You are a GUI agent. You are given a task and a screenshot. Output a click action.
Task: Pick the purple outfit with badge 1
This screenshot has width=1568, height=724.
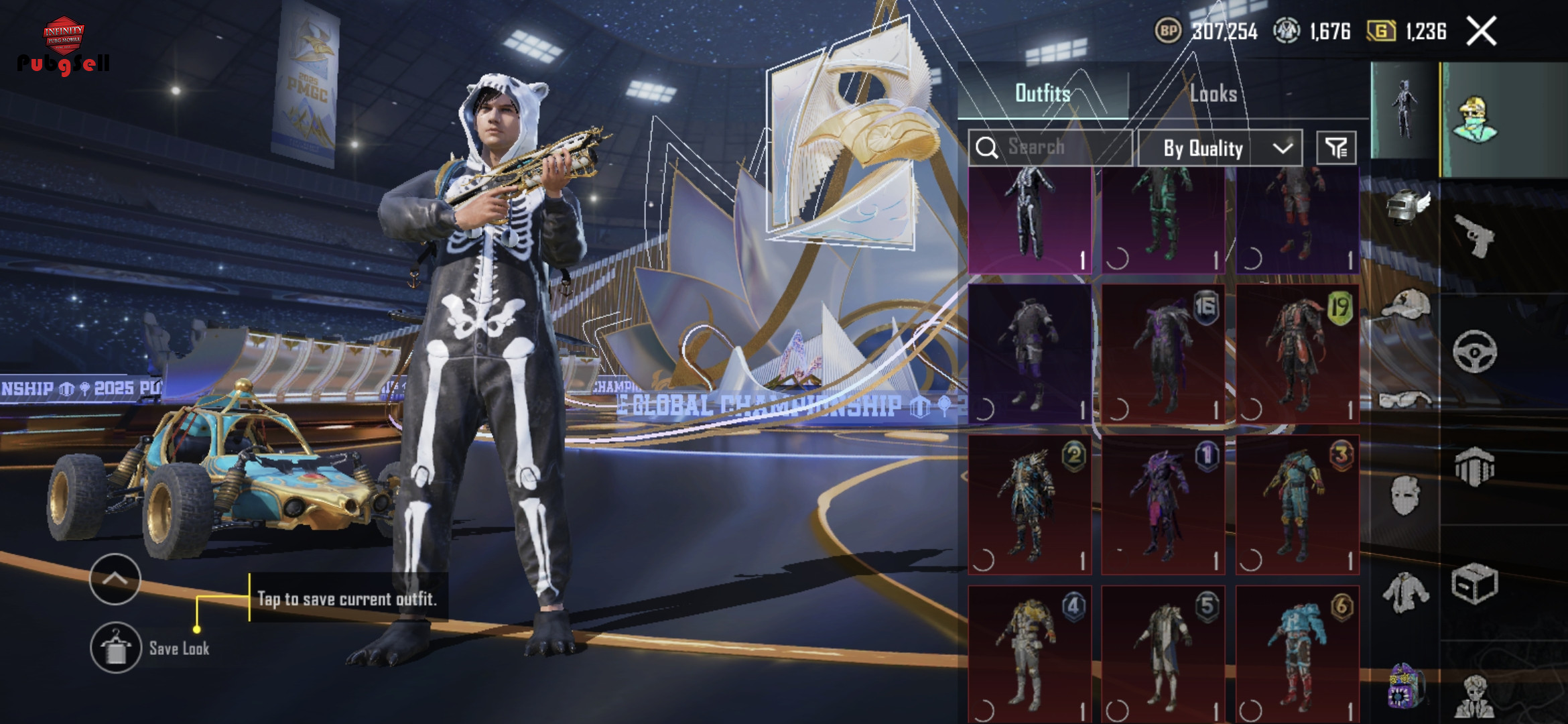coord(1163,504)
